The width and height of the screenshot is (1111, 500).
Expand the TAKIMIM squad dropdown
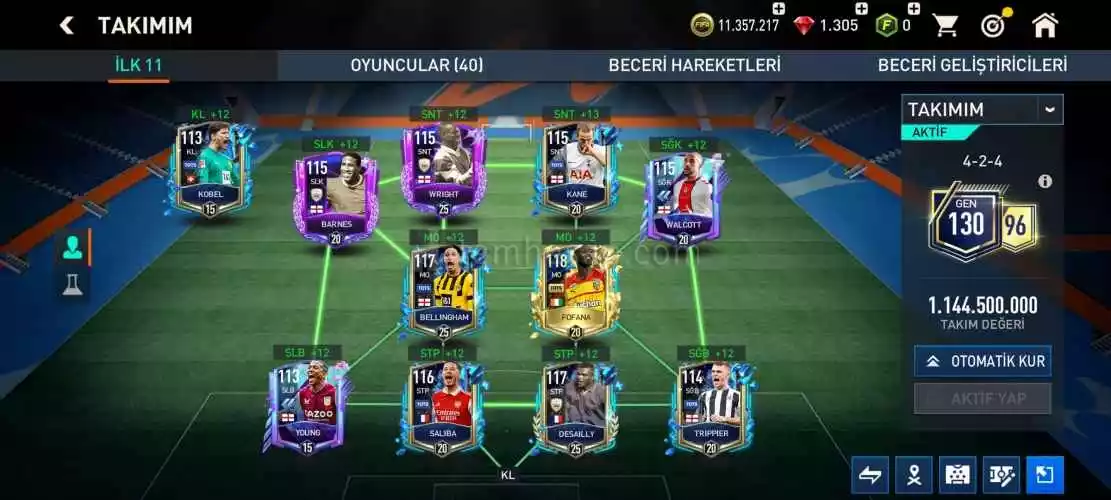tap(1048, 109)
